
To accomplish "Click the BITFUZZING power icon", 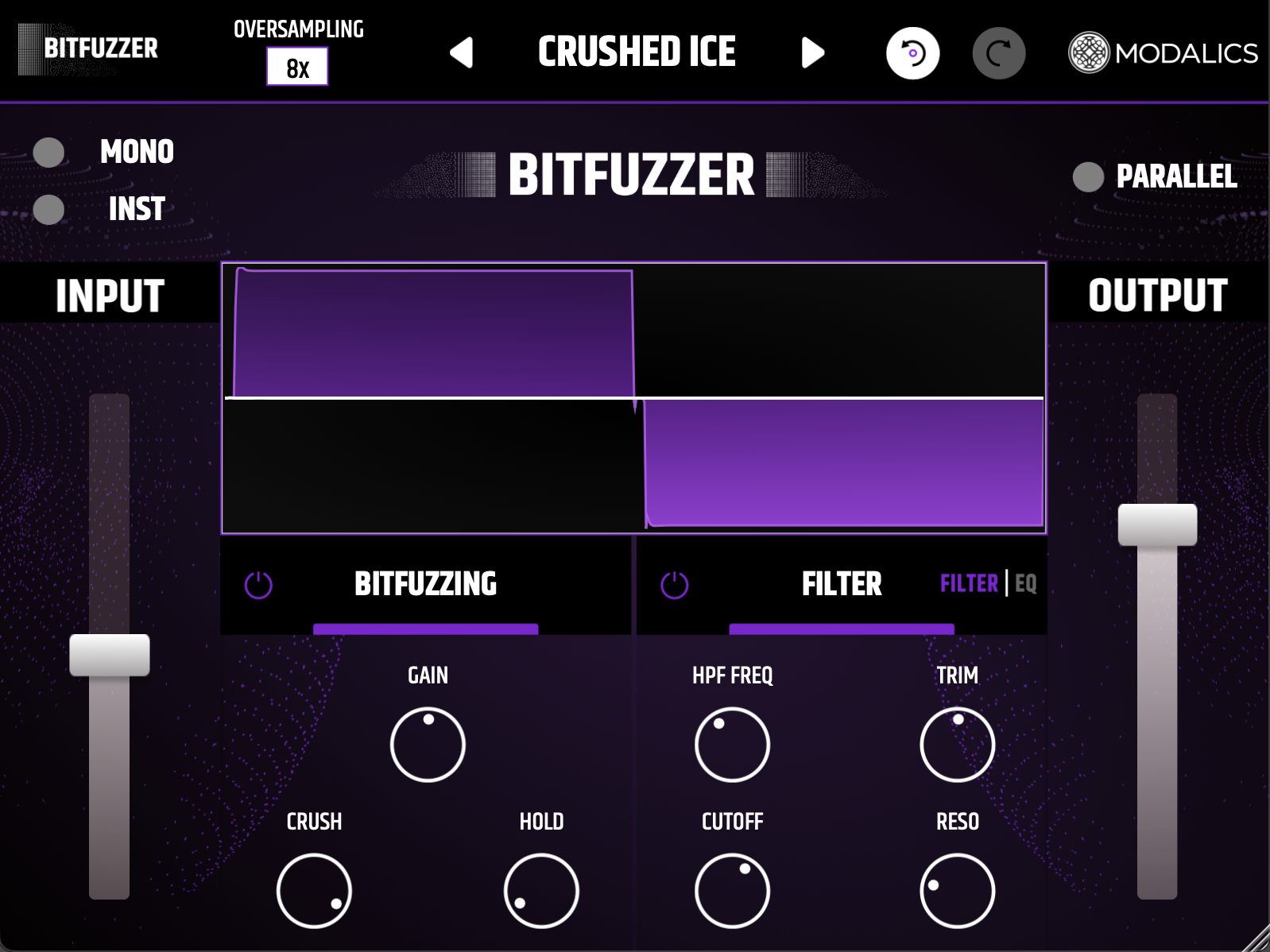I will coord(257,586).
